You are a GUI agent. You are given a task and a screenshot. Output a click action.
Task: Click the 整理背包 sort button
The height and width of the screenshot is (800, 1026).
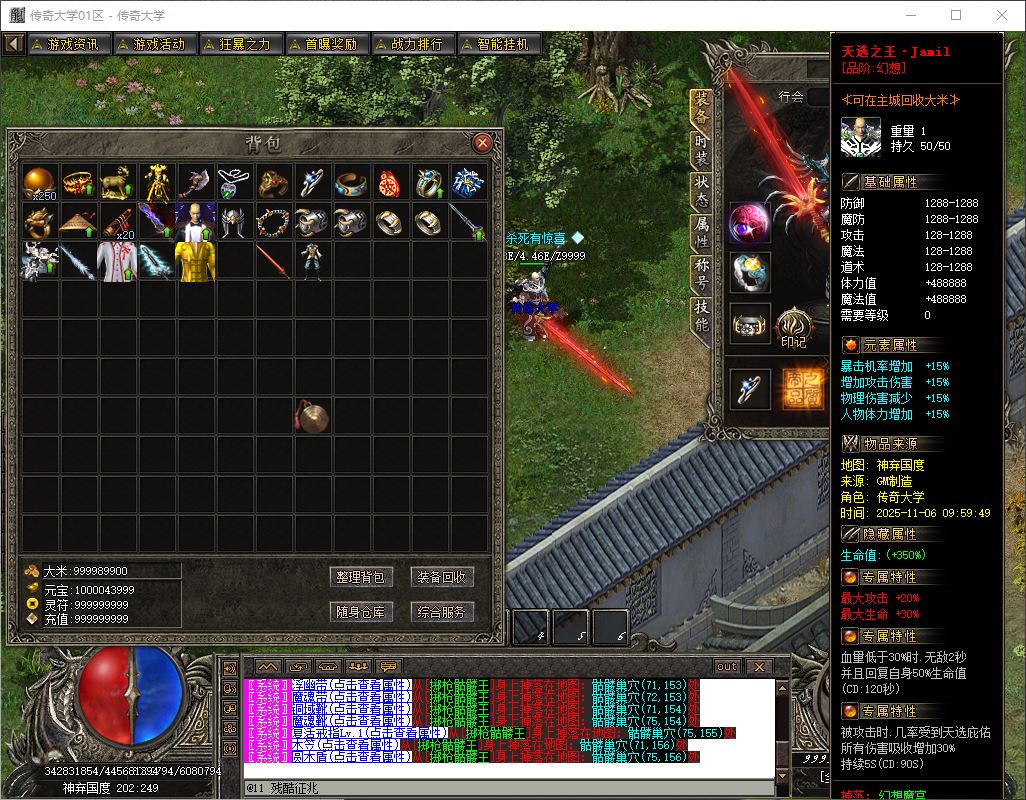click(x=362, y=577)
